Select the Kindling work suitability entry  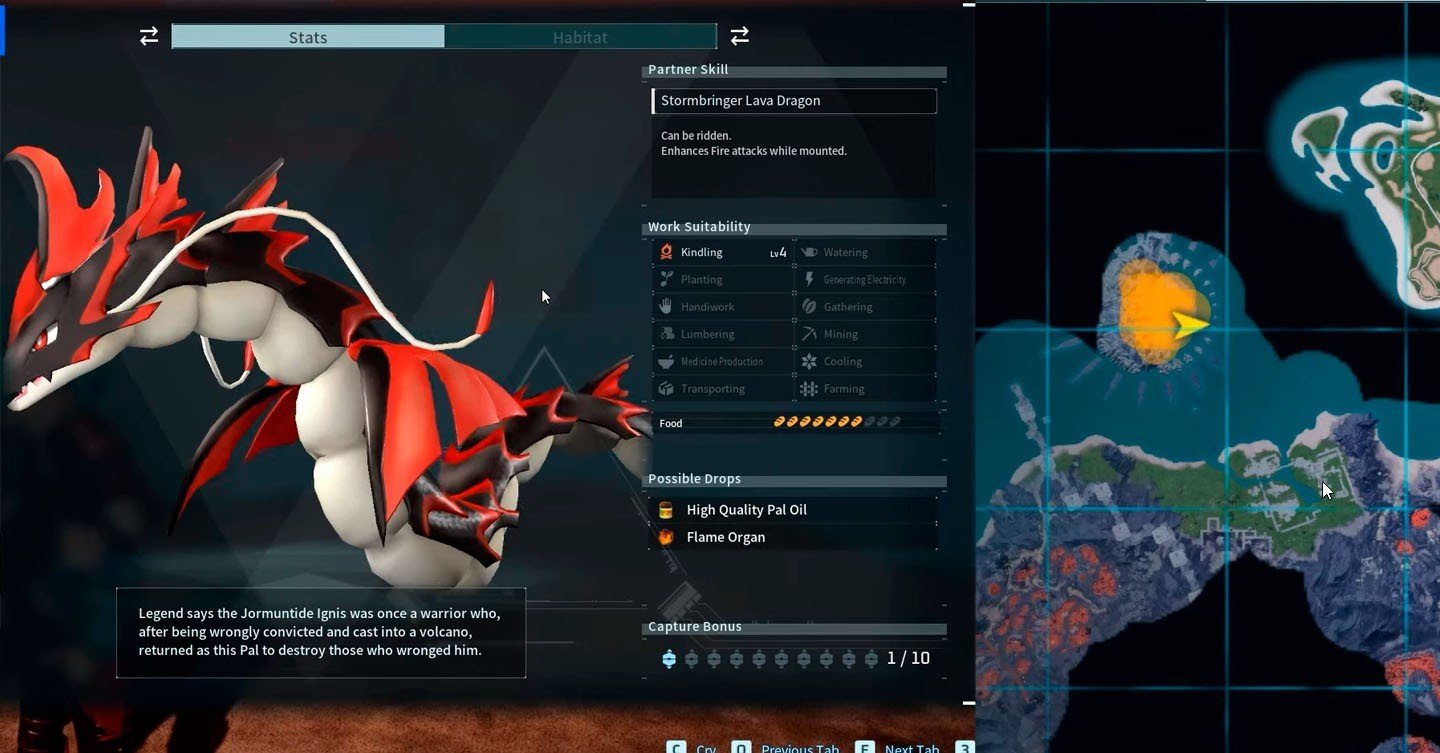click(x=722, y=253)
